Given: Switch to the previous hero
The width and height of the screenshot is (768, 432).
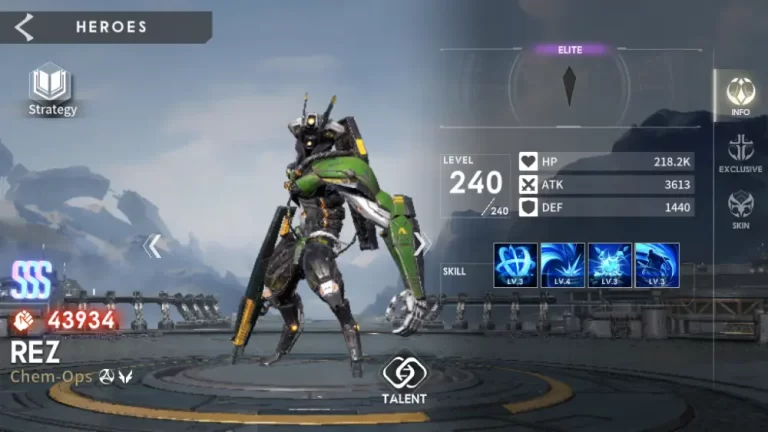Looking at the screenshot, I should click(x=152, y=245).
